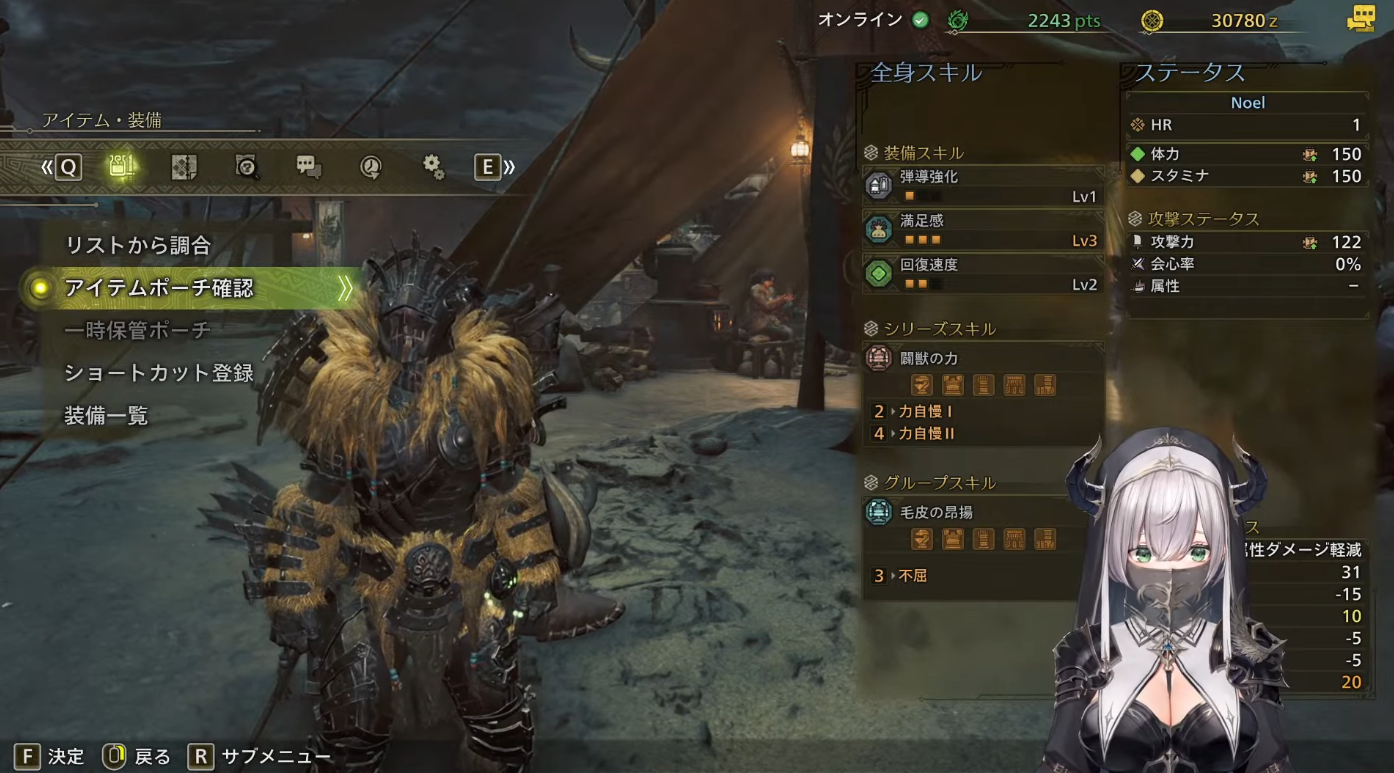This screenshot has height=773, width=1394.
Task: Select the 弾導強化 equipment skill row
Action: 982,186
